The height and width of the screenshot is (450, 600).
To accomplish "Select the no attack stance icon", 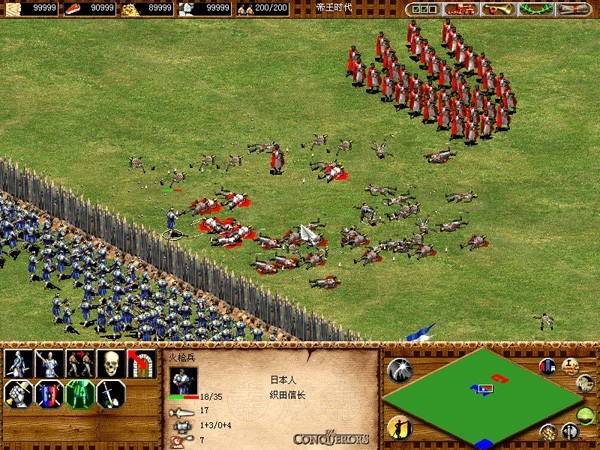I will tap(111, 395).
